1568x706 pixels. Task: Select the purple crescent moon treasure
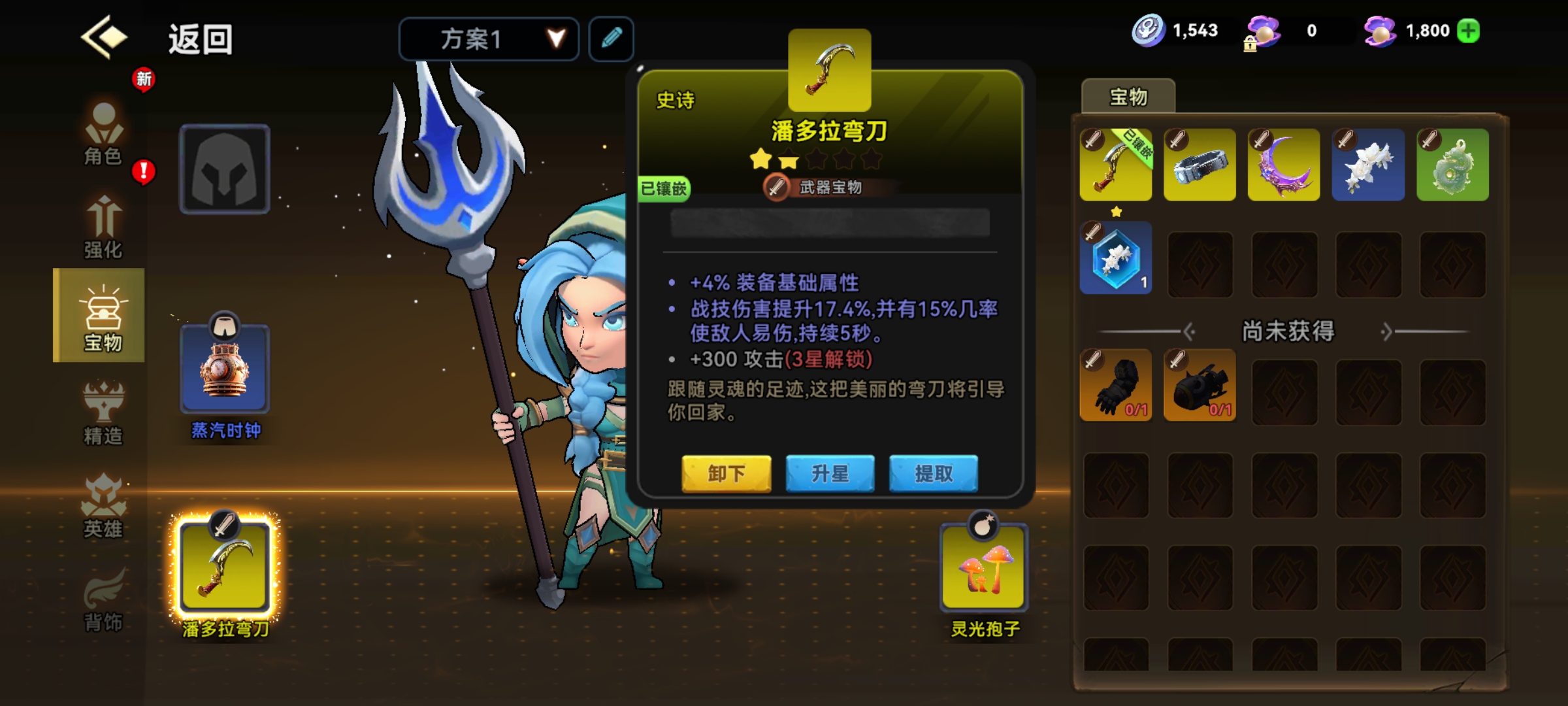coord(1283,165)
